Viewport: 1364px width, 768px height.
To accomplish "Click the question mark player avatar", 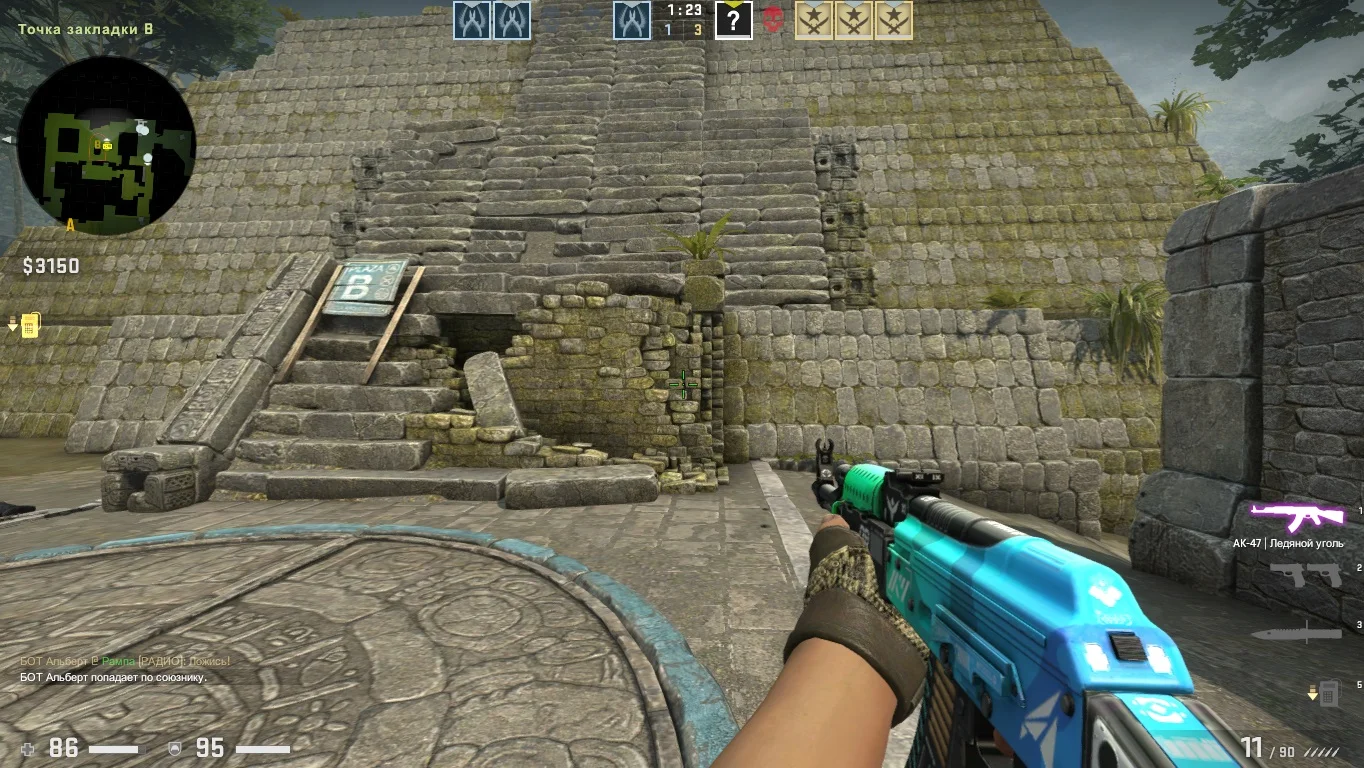I will (733, 21).
